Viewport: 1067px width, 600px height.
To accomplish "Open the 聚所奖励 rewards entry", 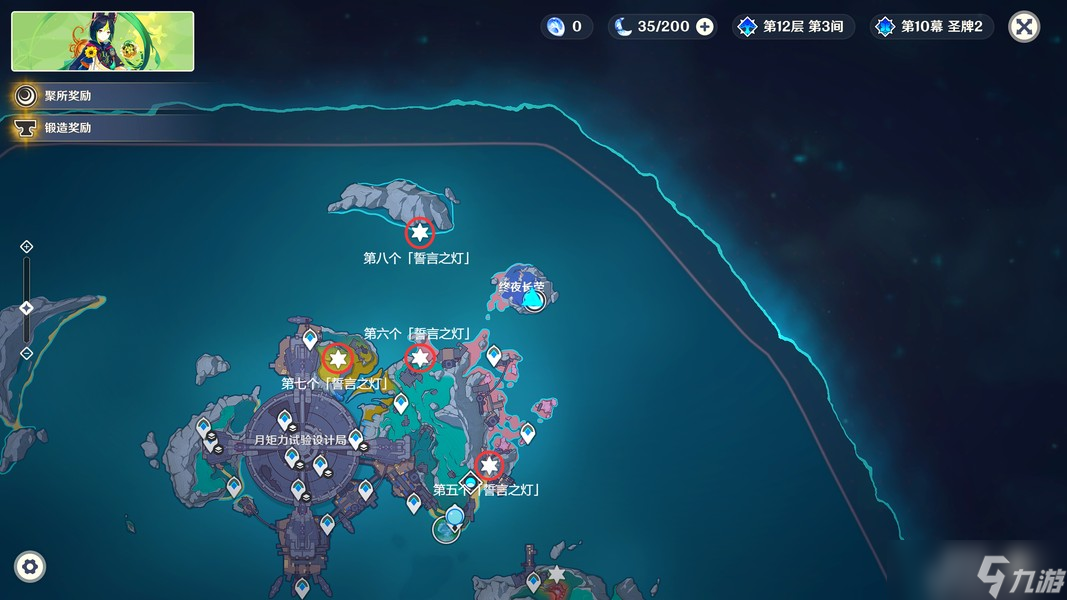I will click(56, 96).
